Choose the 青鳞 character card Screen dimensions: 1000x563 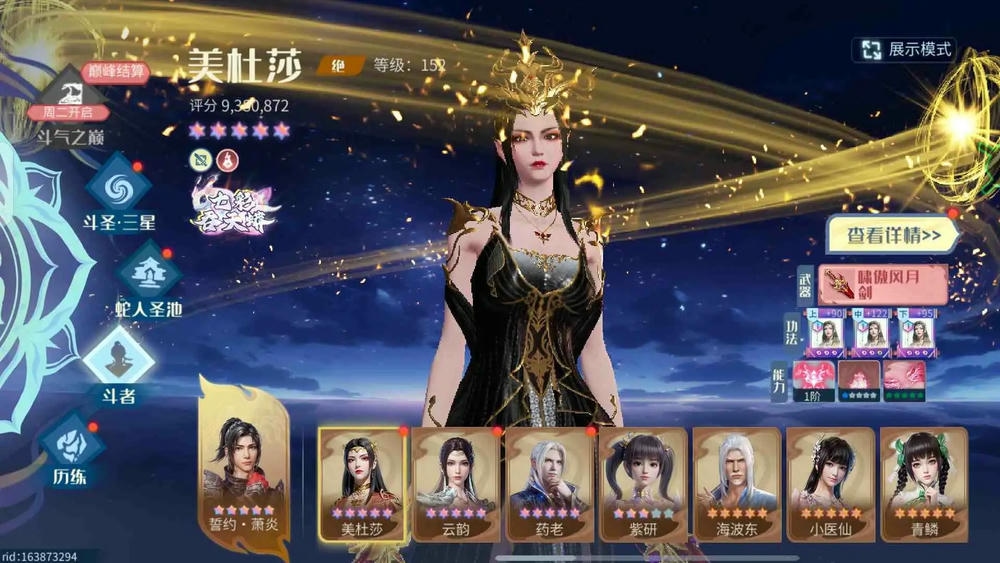tap(923, 484)
